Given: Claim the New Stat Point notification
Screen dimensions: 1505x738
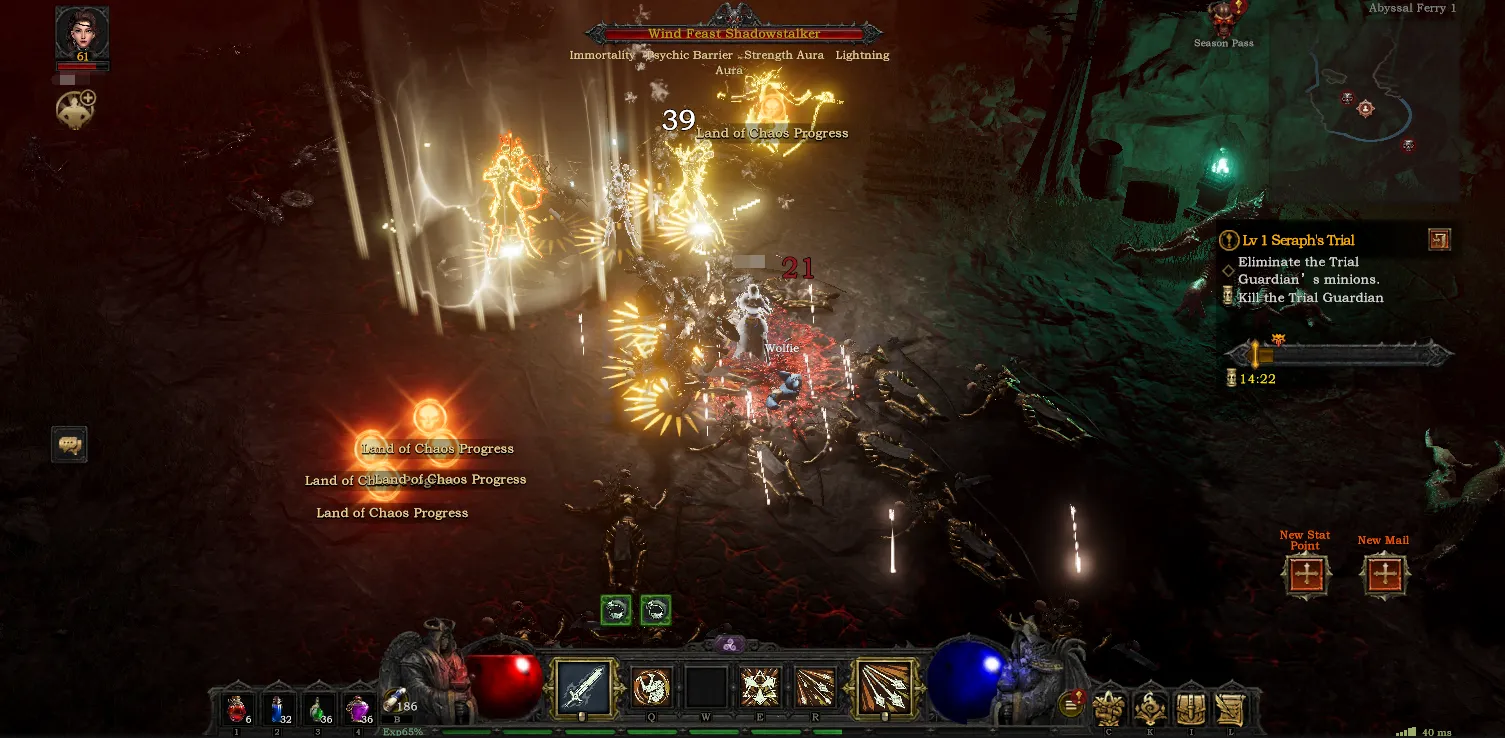Looking at the screenshot, I should click(1306, 575).
